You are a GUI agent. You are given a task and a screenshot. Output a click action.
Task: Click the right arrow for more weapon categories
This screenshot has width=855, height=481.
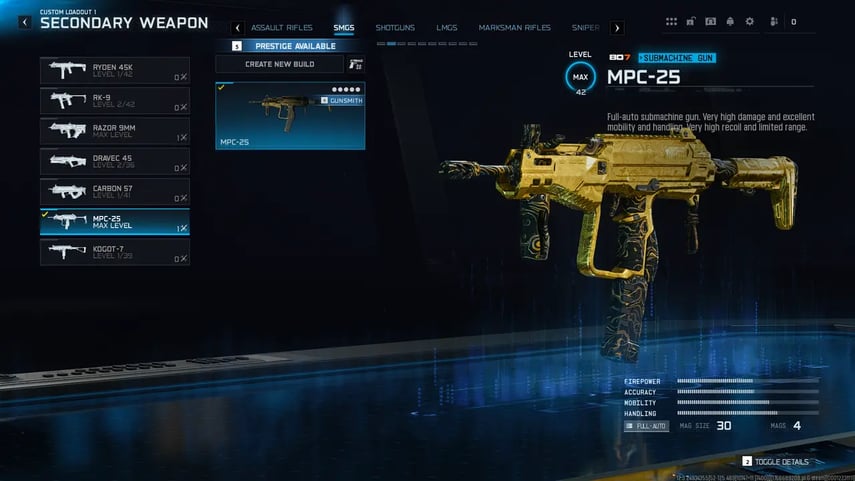point(617,28)
